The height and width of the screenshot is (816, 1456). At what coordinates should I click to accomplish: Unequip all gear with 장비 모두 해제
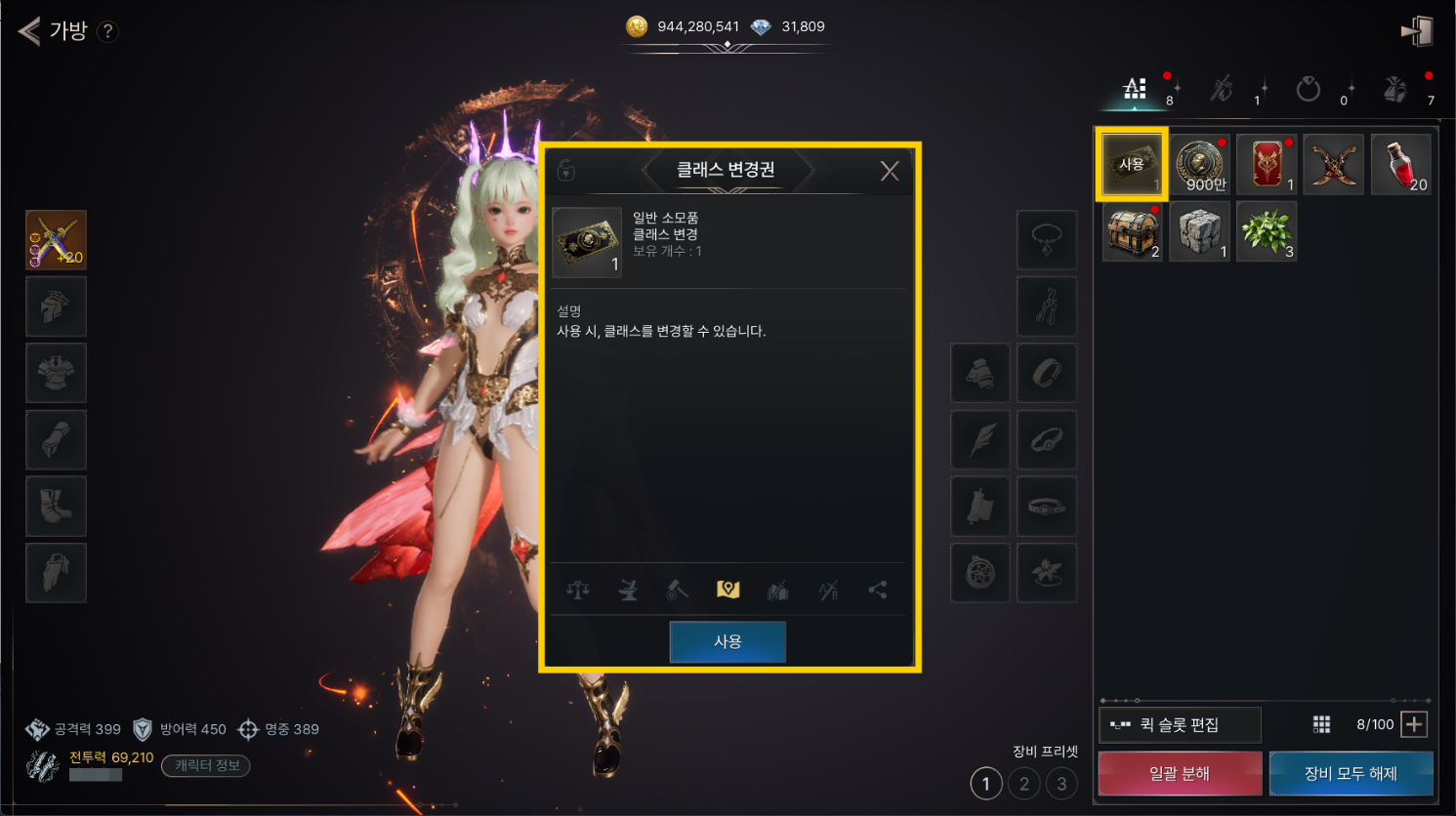[x=1351, y=774]
